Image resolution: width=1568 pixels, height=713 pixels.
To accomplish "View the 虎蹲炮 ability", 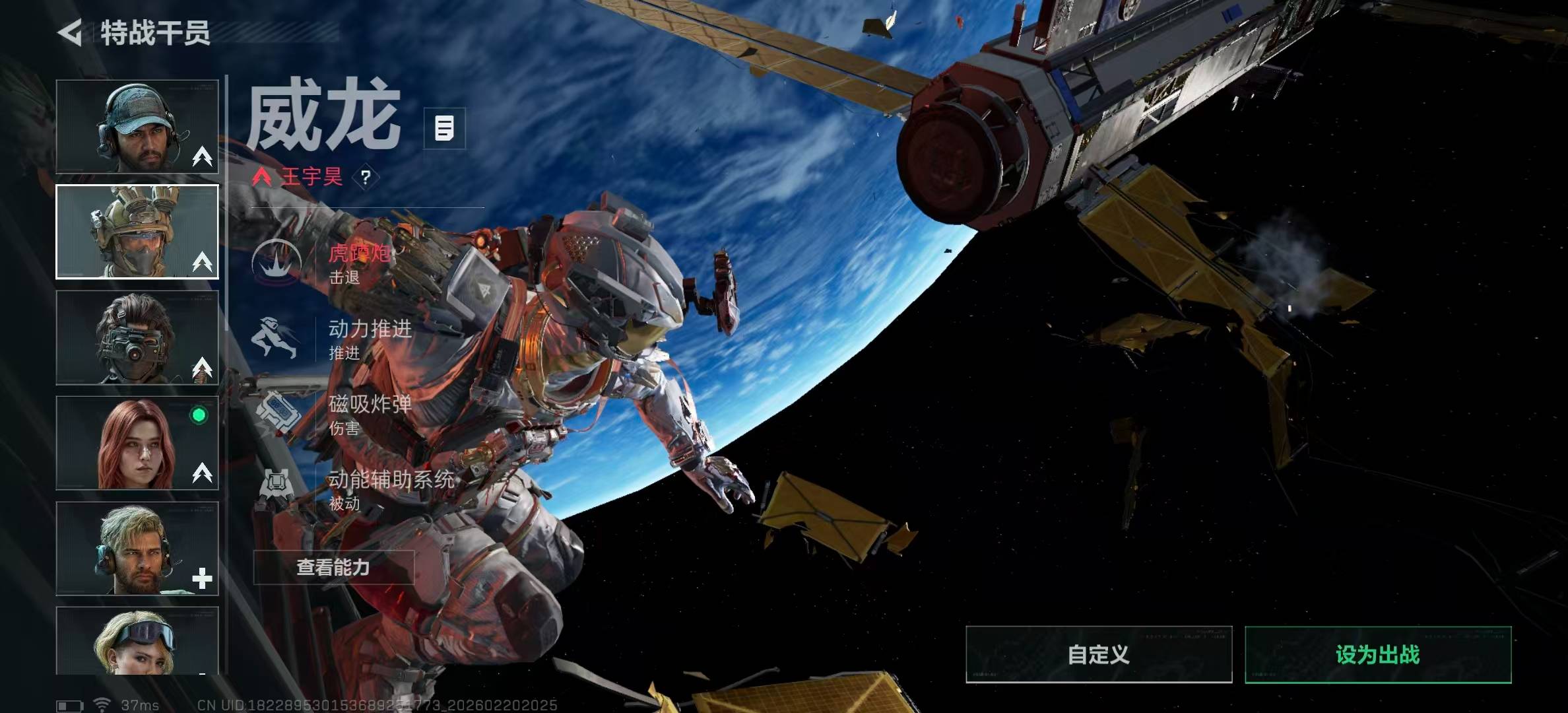I will tap(330, 263).
